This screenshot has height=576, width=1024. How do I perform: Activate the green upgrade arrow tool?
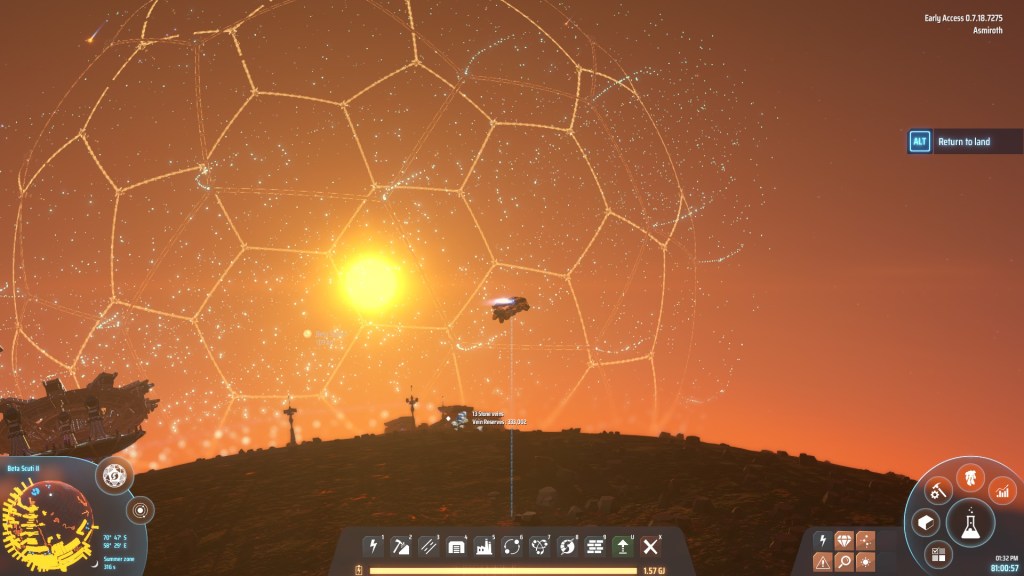click(623, 546)
